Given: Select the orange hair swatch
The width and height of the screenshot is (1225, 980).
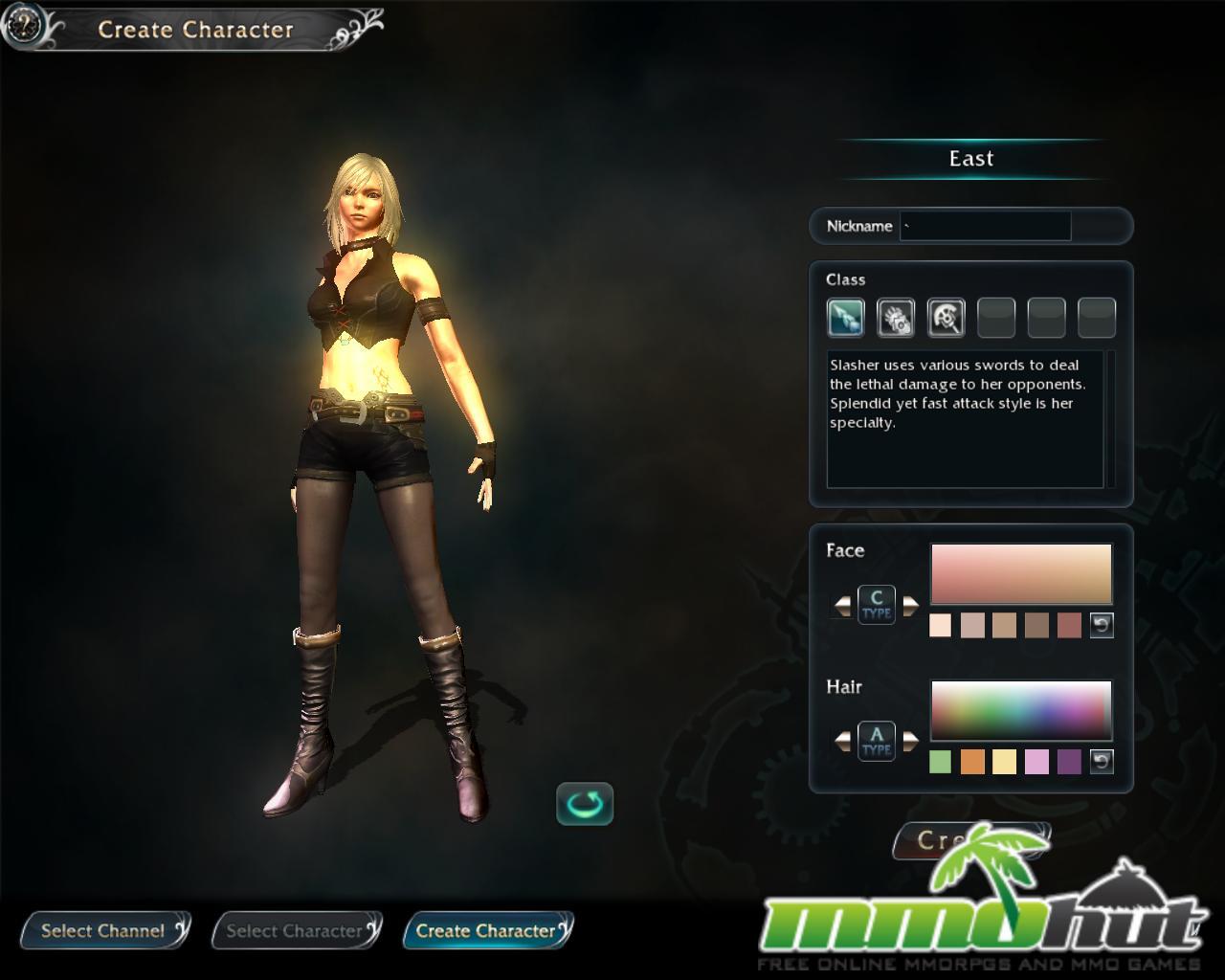Looking at the screenshot, I should (x=972, y=762).
